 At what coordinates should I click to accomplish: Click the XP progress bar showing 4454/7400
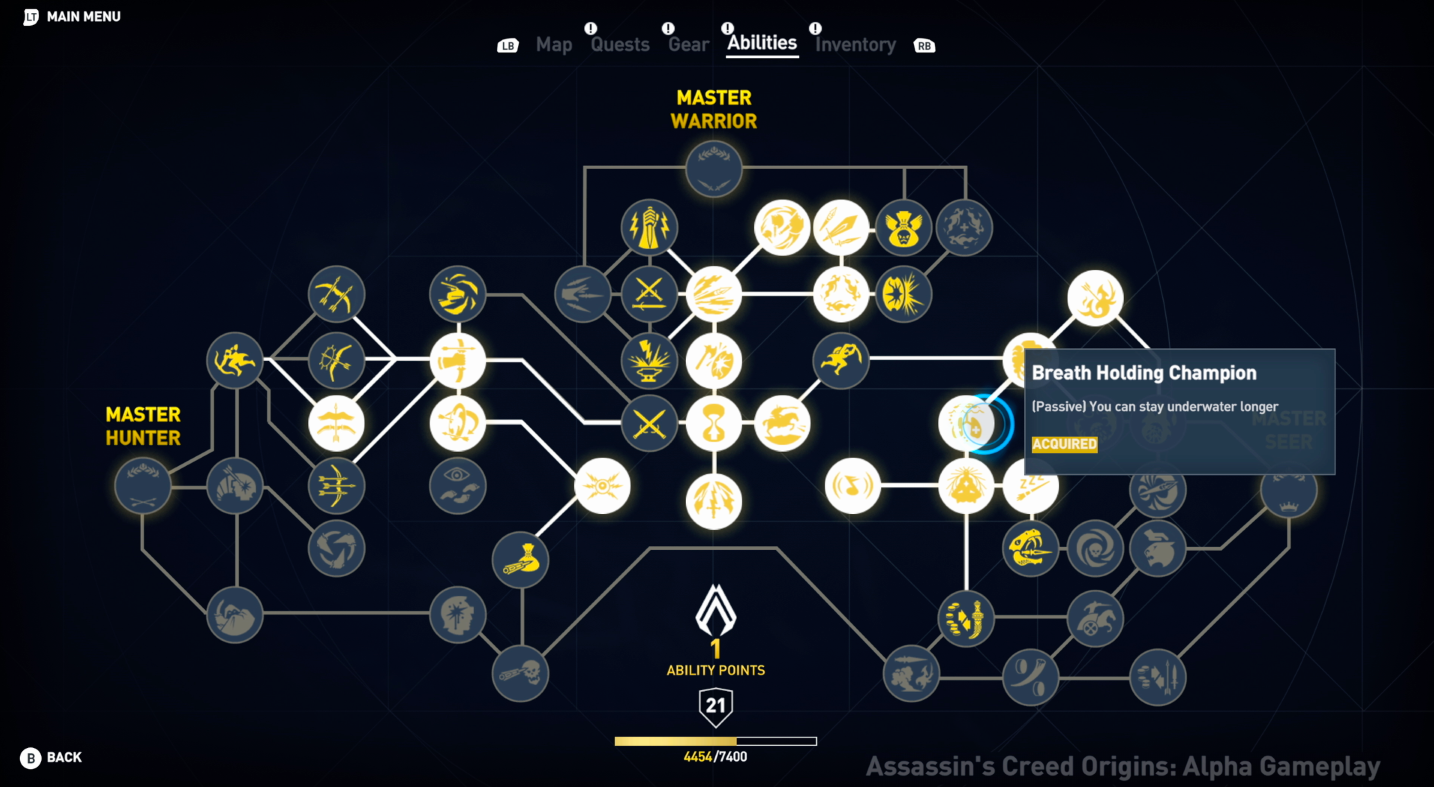714,741
